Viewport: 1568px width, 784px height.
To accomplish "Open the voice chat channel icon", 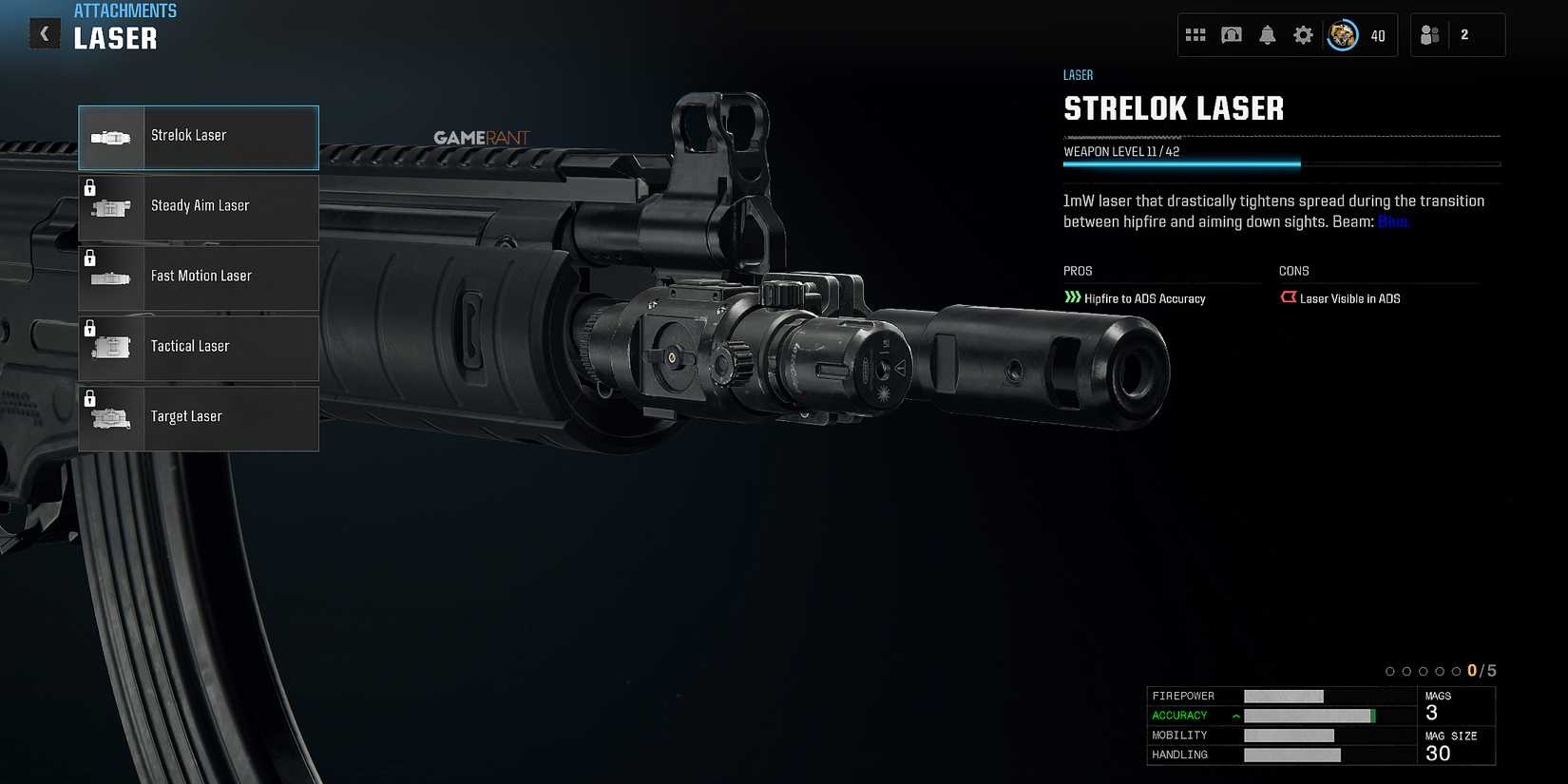I will tap(1232, 33).
